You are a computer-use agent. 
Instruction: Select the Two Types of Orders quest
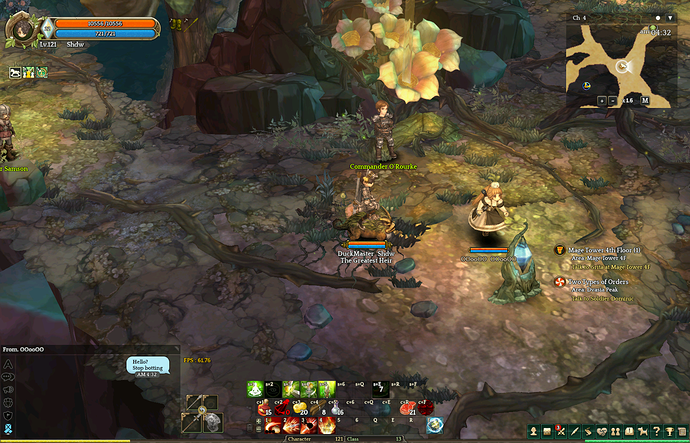click(x=598, y=282)
